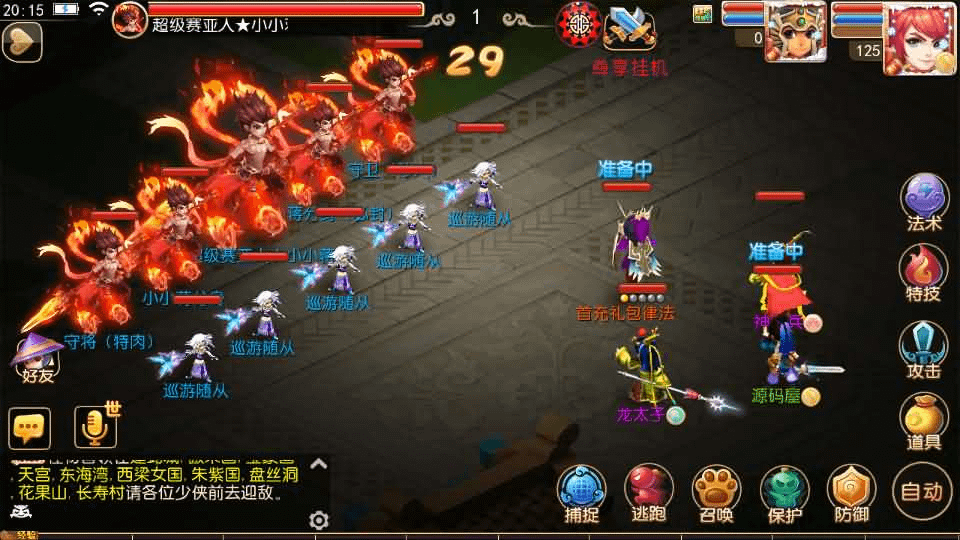
Task: Activate the world voice microphone button
Action: [96, 427]
